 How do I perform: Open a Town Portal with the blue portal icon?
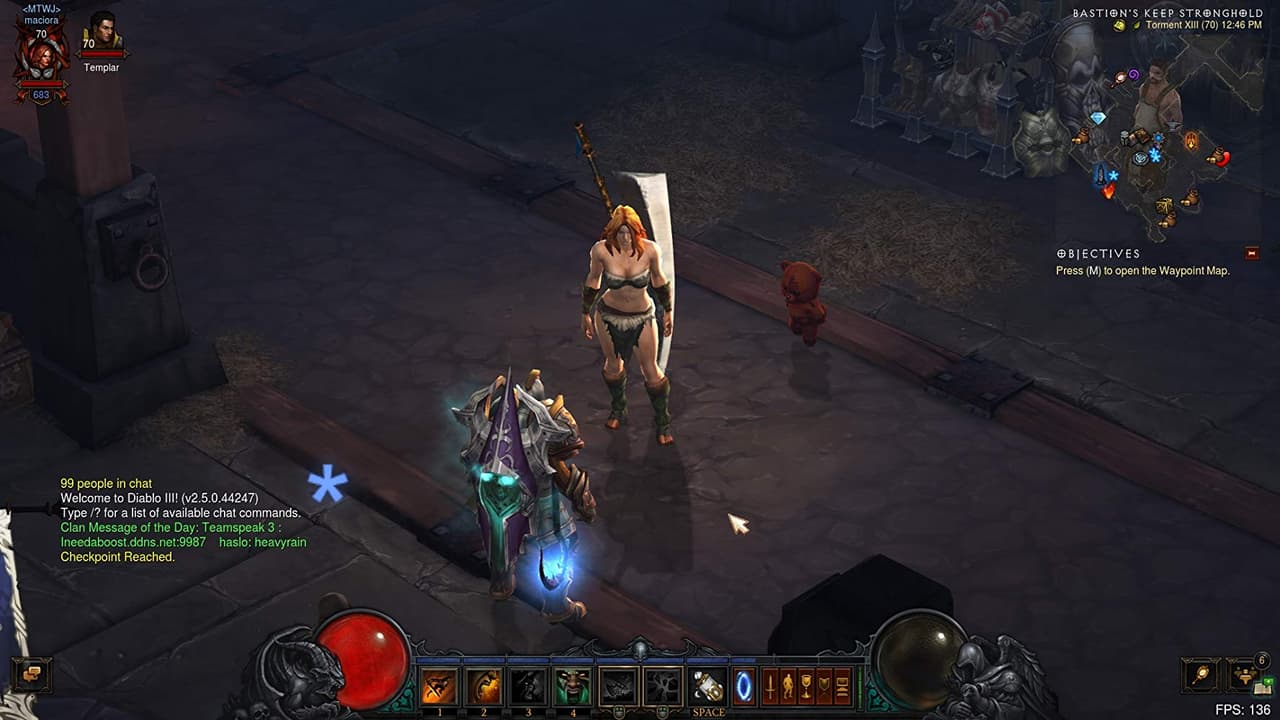tap(743, 686)
